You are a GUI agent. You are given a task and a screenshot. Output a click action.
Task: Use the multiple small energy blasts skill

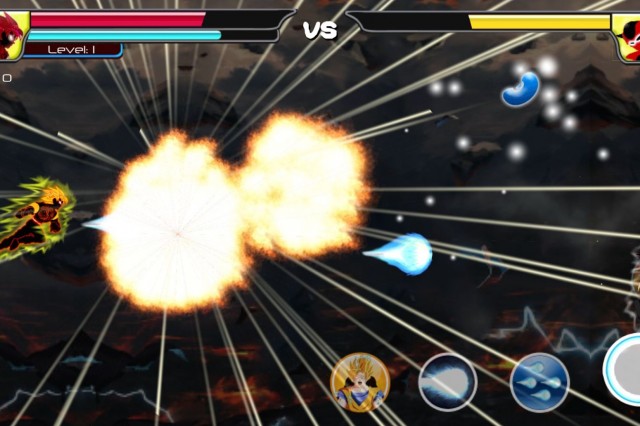[x=540, y=382]
